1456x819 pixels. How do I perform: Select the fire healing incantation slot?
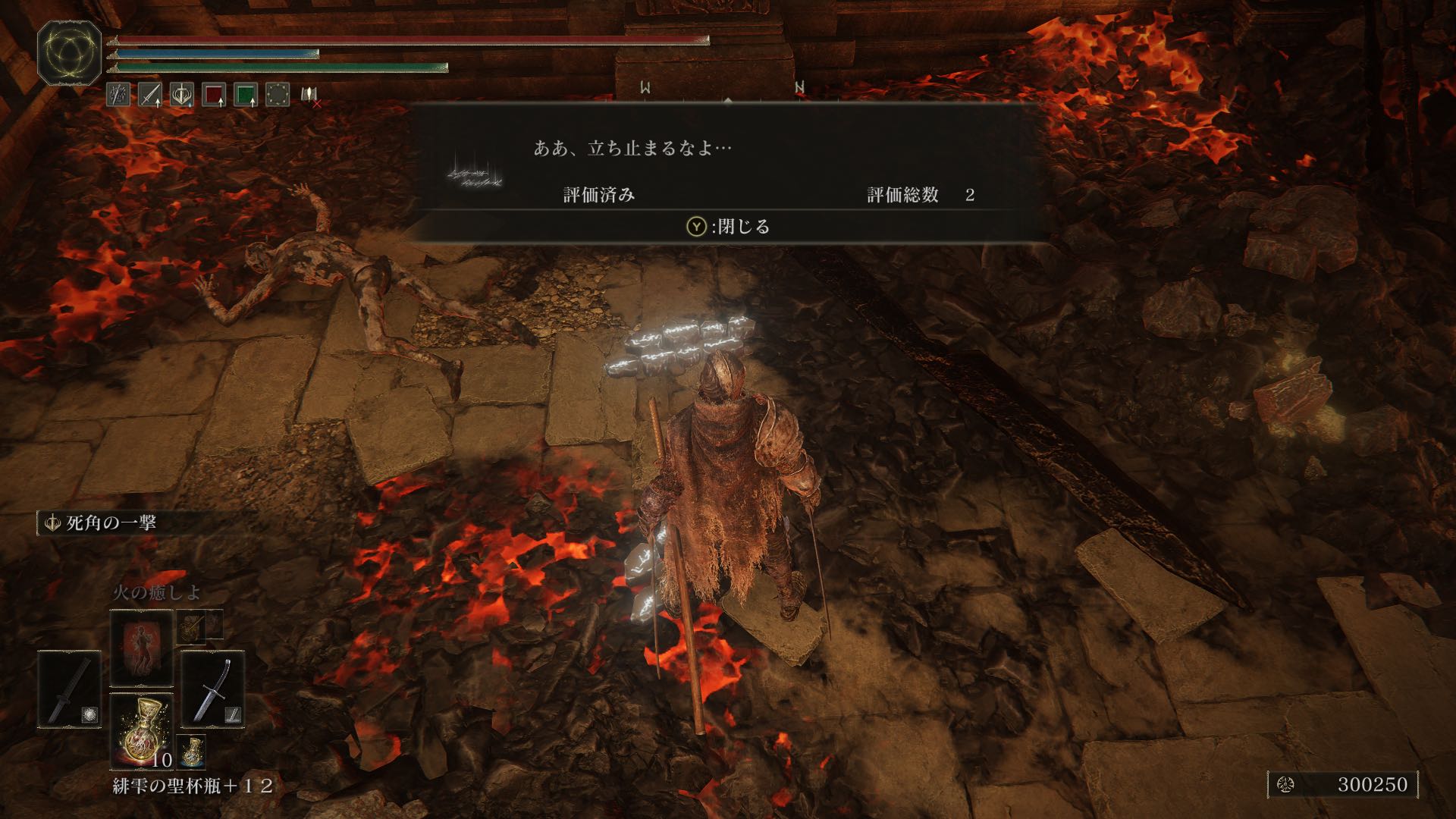(x=141, y=648)
